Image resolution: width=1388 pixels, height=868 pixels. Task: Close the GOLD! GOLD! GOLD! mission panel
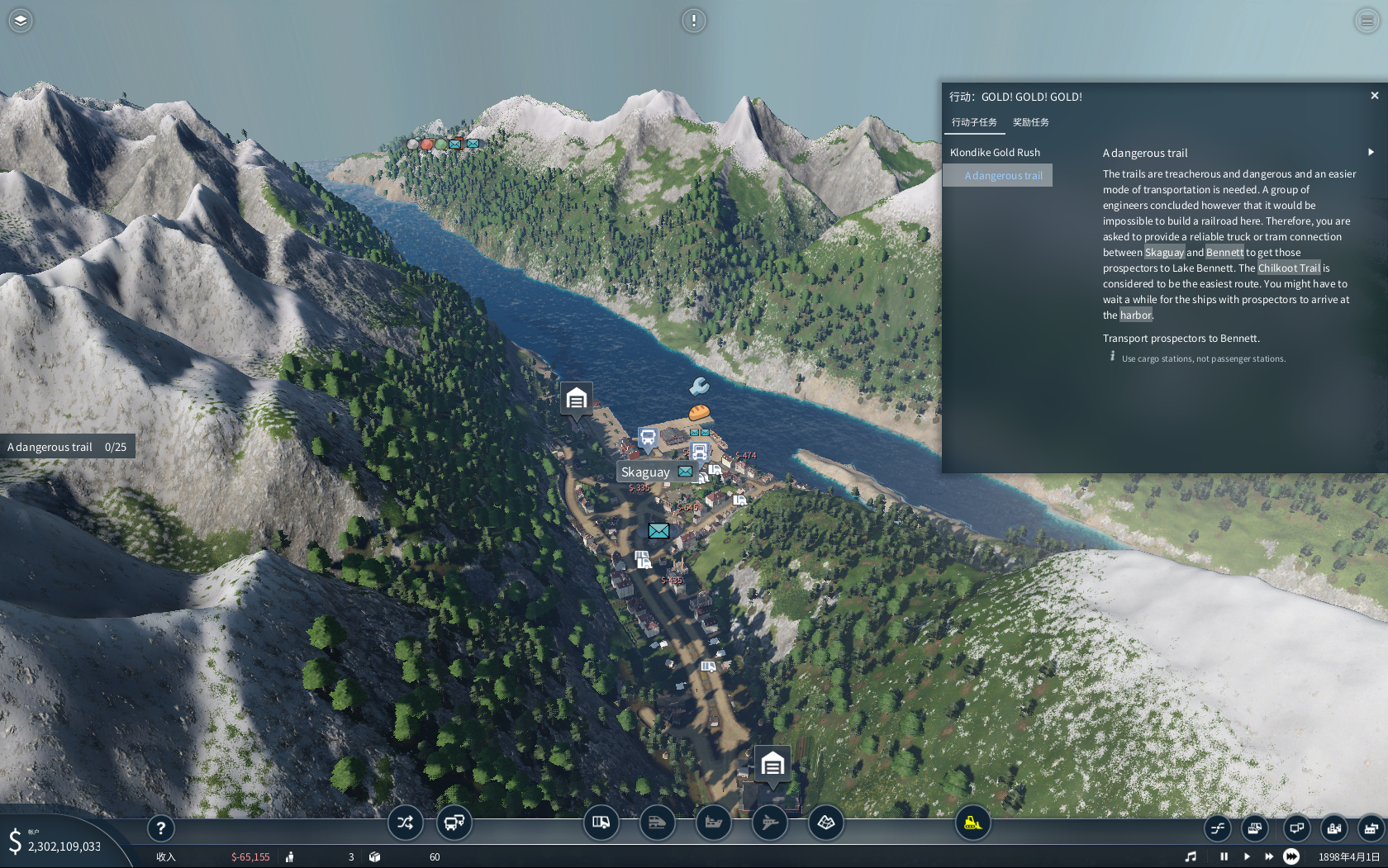click(x=1375, y=96)
